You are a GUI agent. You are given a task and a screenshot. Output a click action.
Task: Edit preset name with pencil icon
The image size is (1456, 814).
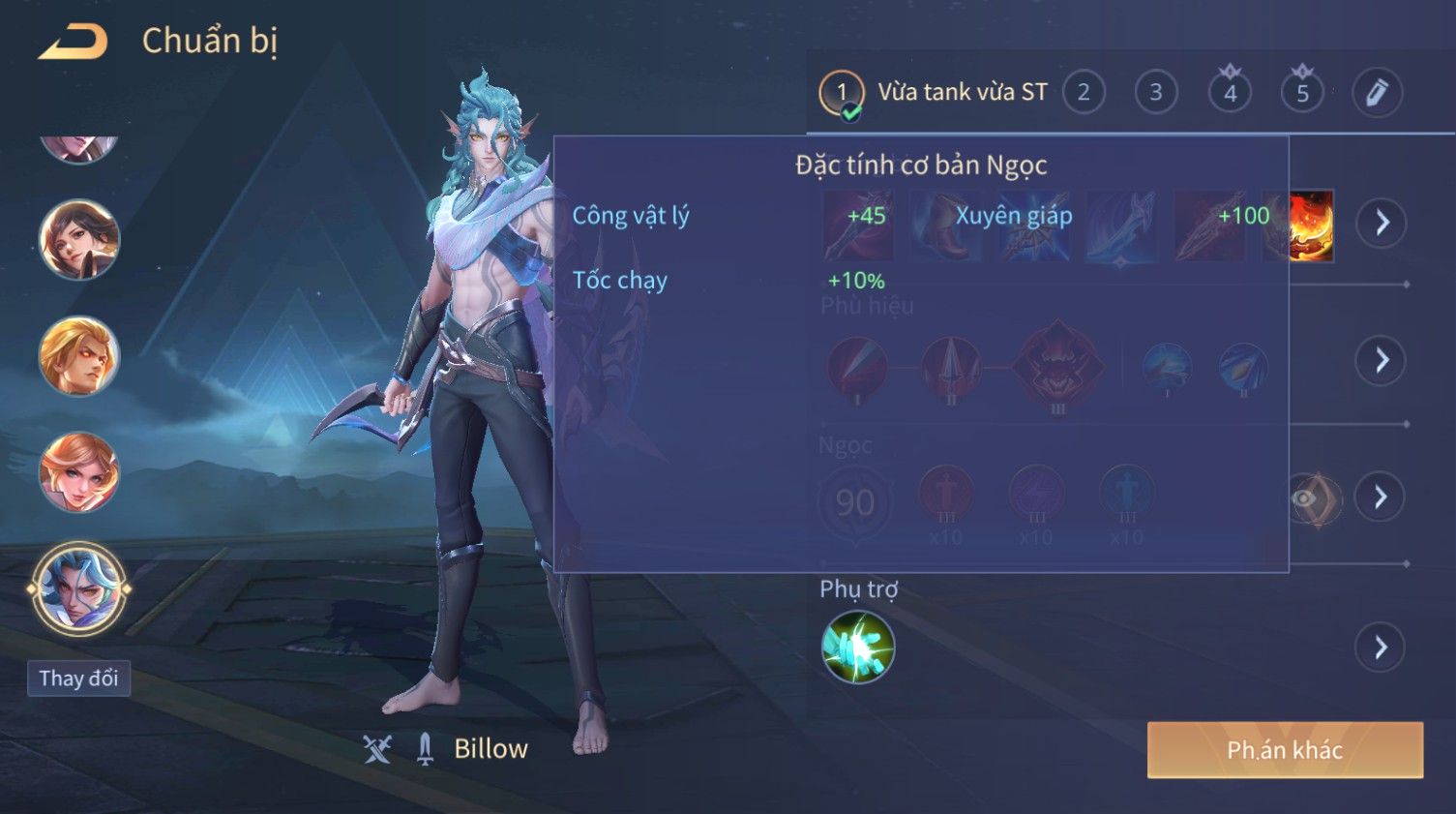pyautogui.click(x=1376, y=93)
